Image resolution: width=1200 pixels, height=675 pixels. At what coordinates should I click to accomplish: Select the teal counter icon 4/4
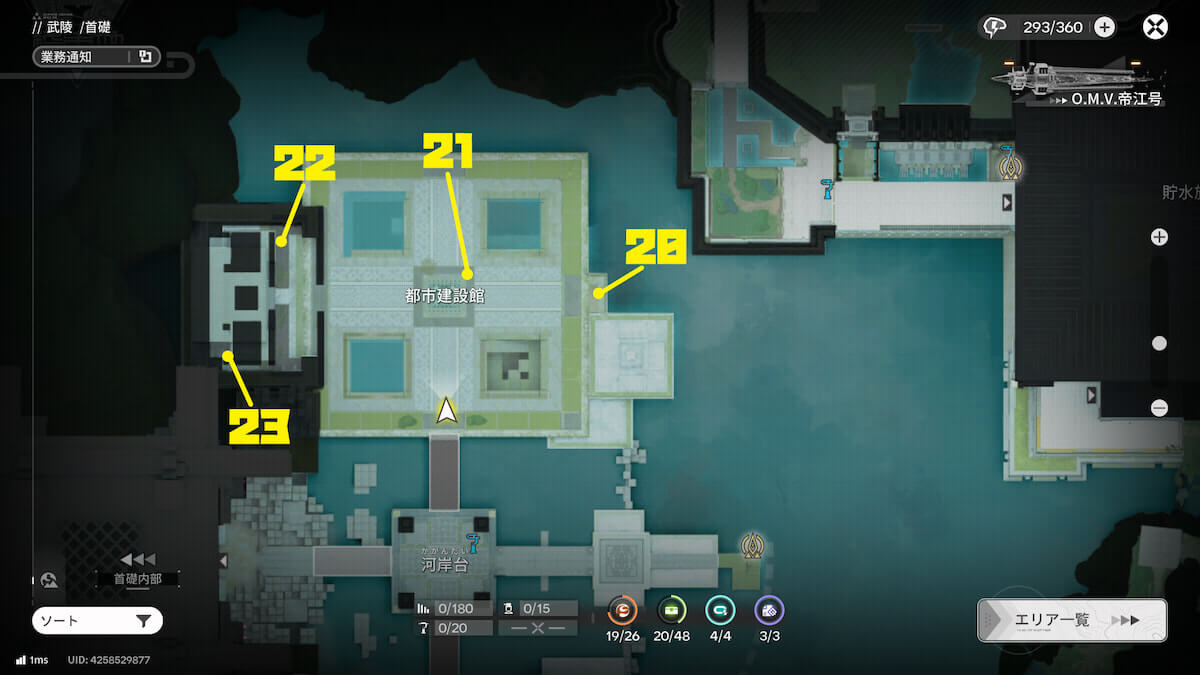719,610
